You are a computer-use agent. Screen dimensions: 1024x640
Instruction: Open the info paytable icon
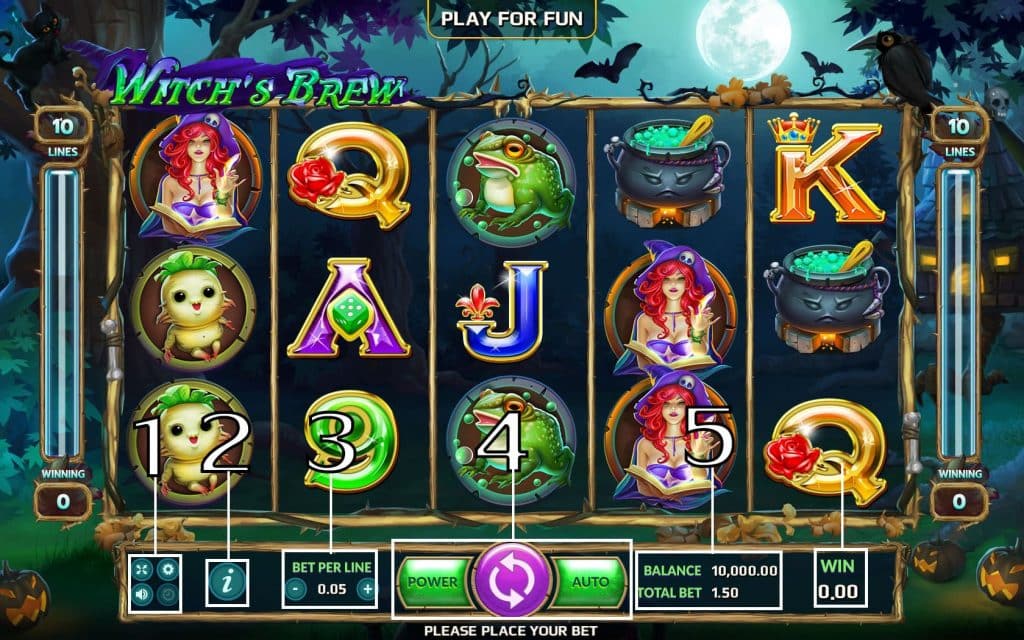227,581
